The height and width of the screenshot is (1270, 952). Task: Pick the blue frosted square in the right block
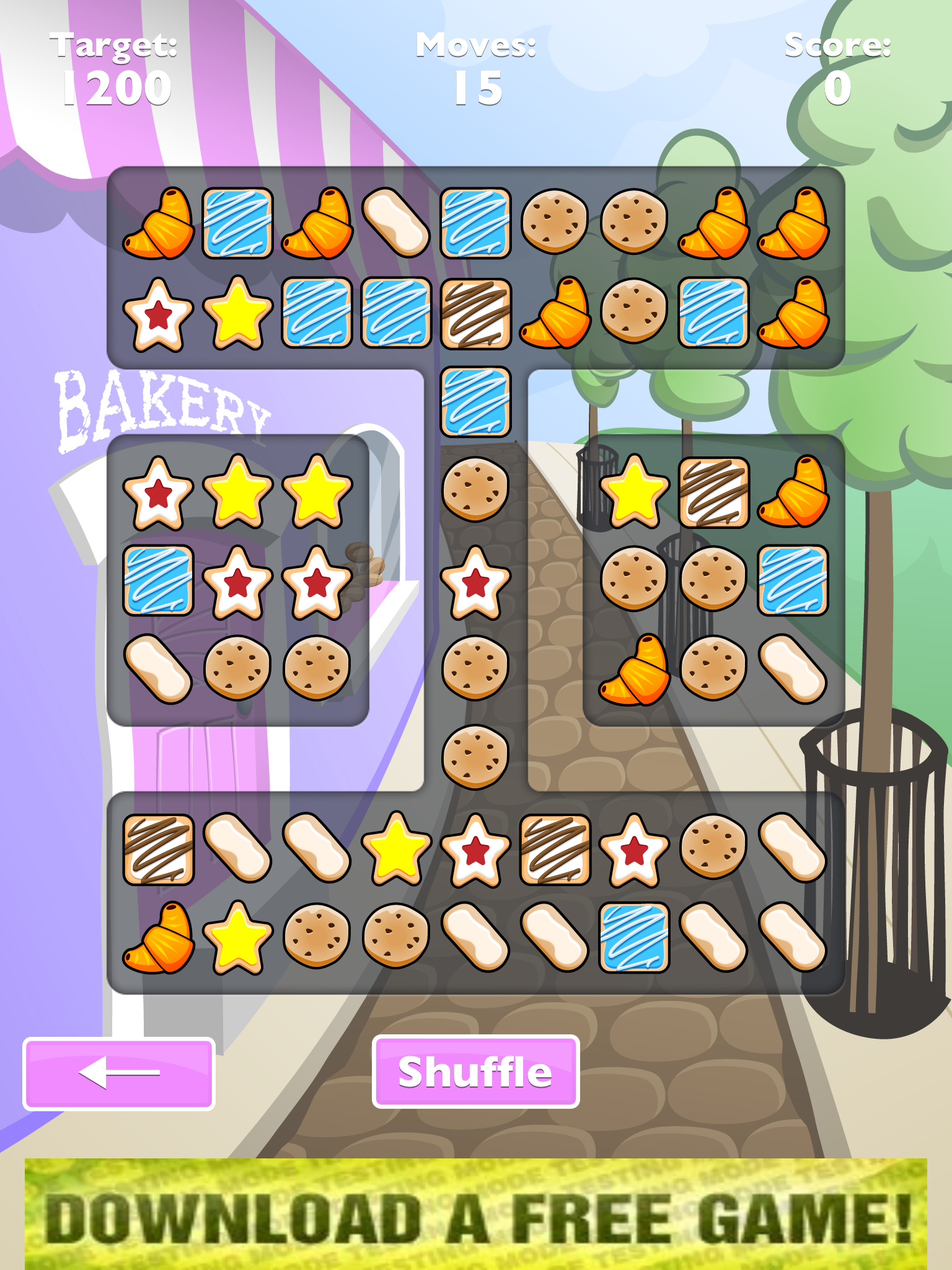[793, 581]
